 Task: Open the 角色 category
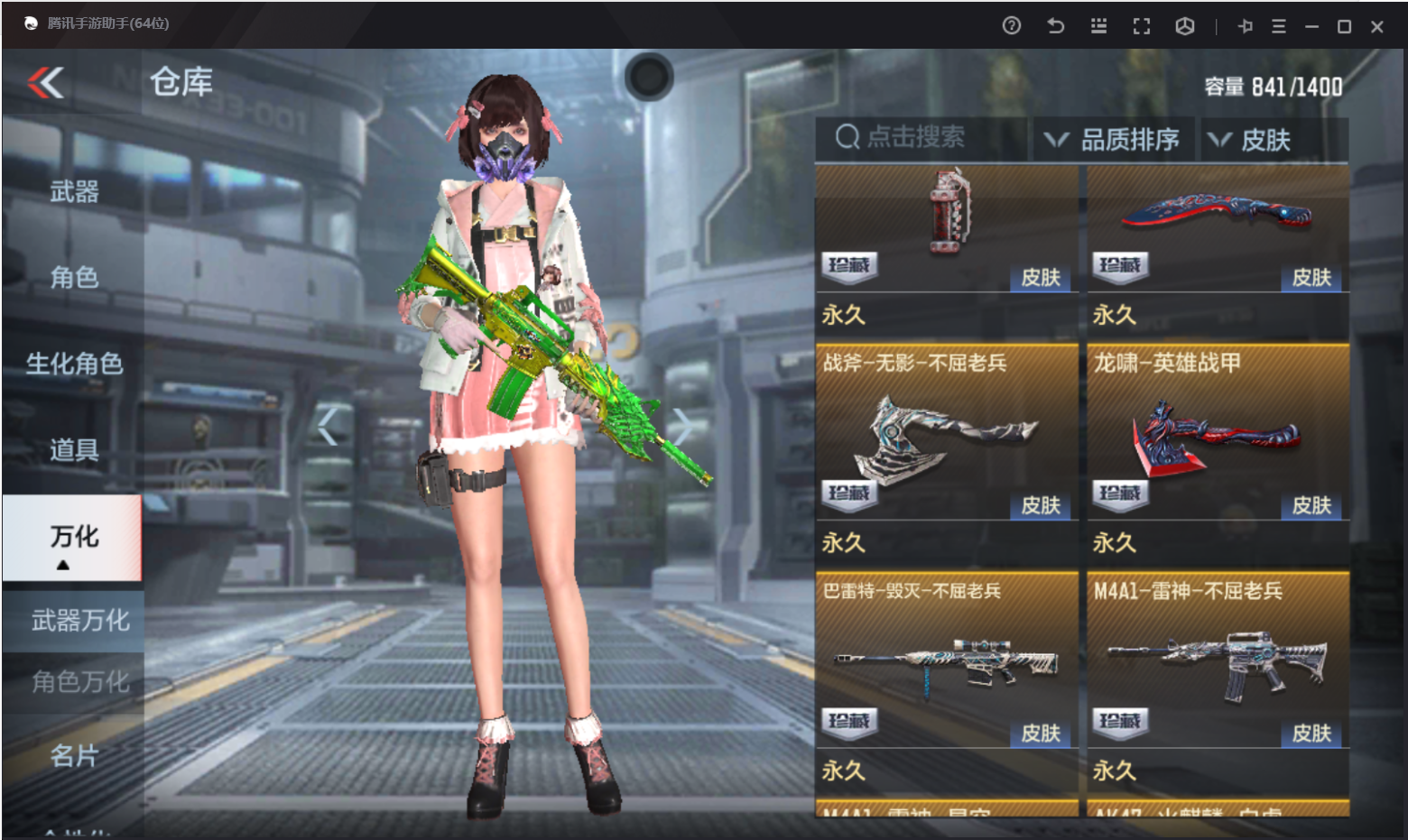[74, 277]
